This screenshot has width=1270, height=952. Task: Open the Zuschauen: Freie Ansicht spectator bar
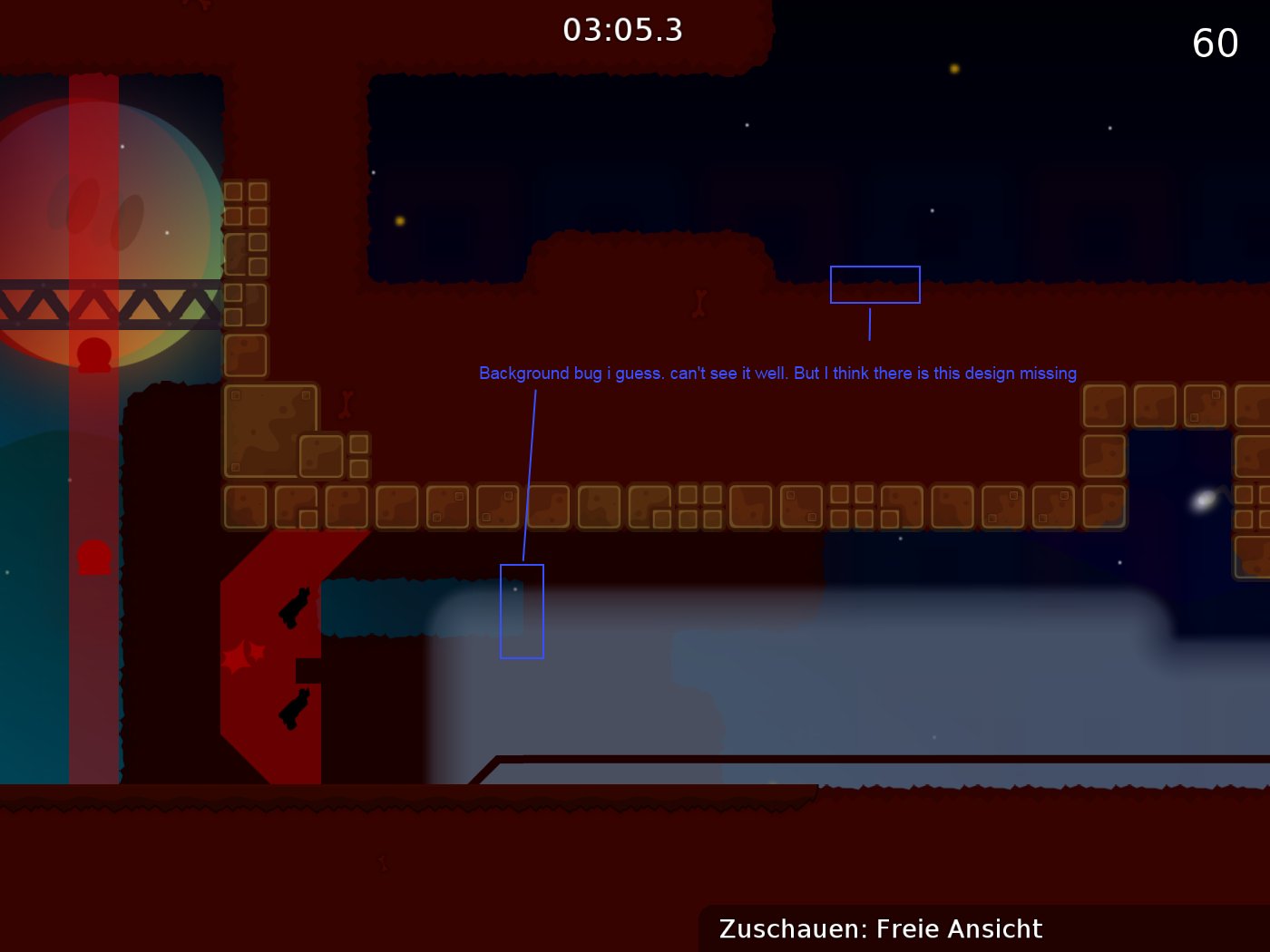click(879, 928)
